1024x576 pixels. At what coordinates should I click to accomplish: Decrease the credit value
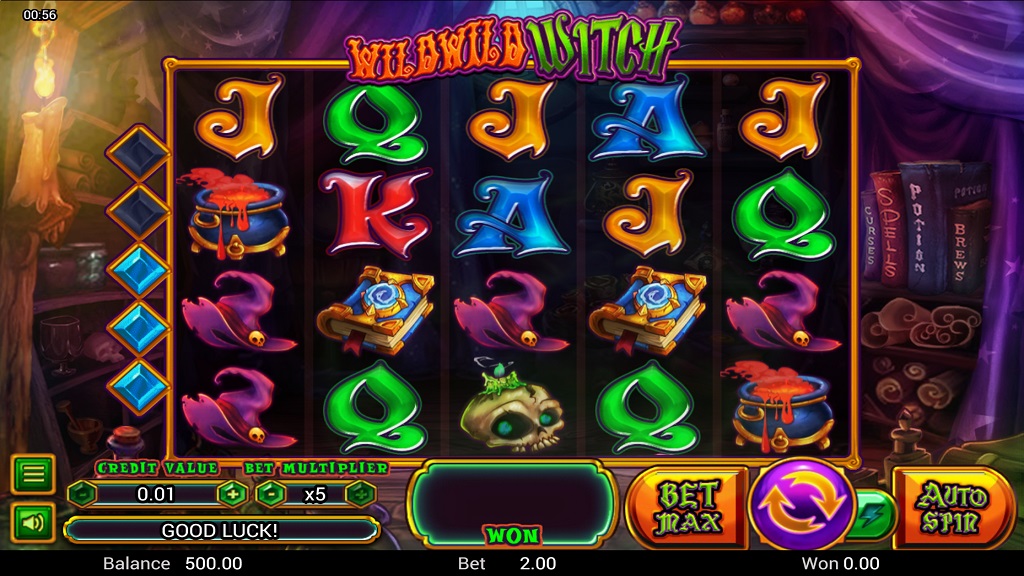click(x=82, y=493)
